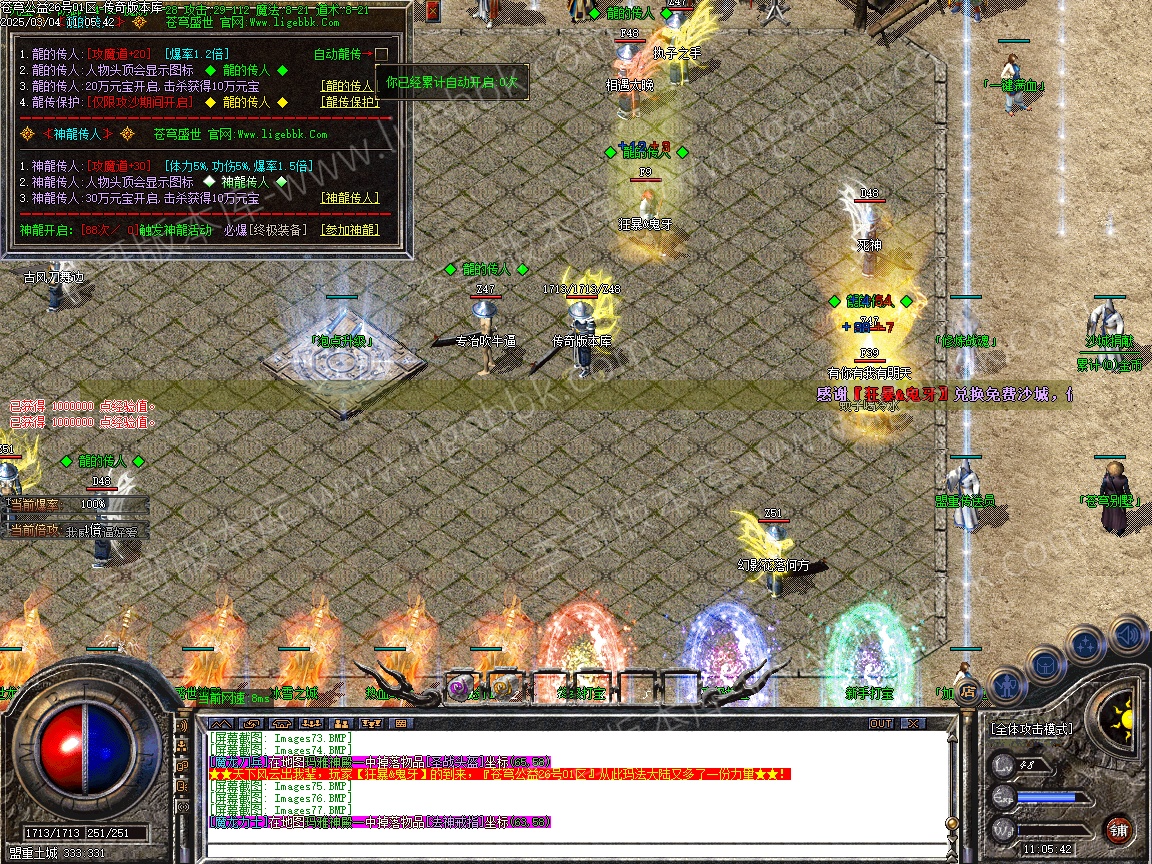This screenshot has height=864, width=1152.
Task: Open the 店 shop button
Action: tap(967, 691)
